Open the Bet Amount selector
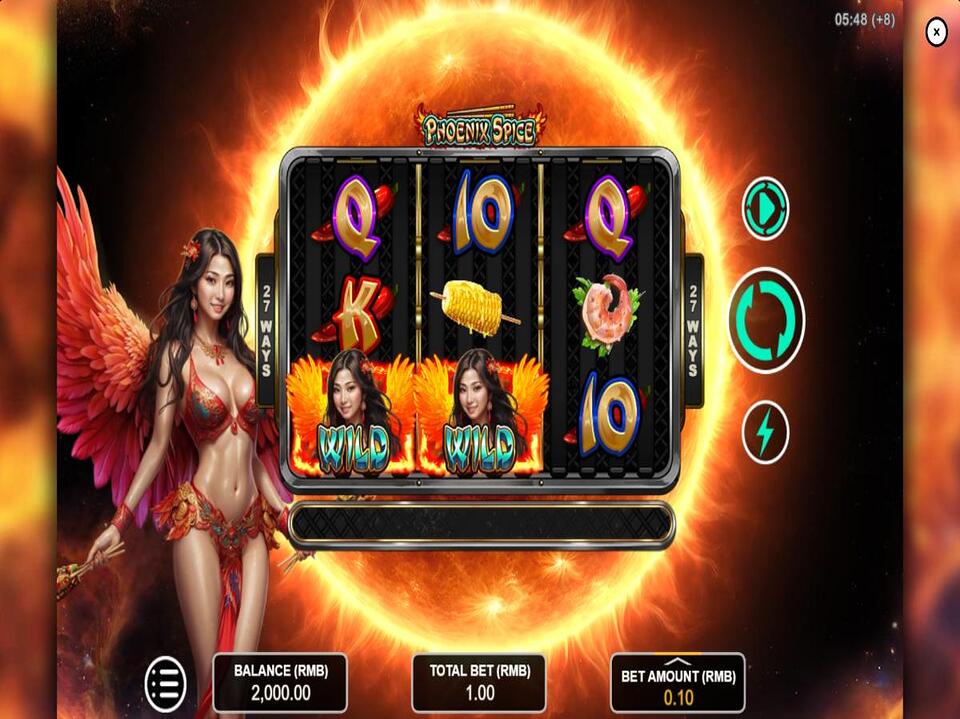This screenshot has width=960, height=719. [678, 684]
